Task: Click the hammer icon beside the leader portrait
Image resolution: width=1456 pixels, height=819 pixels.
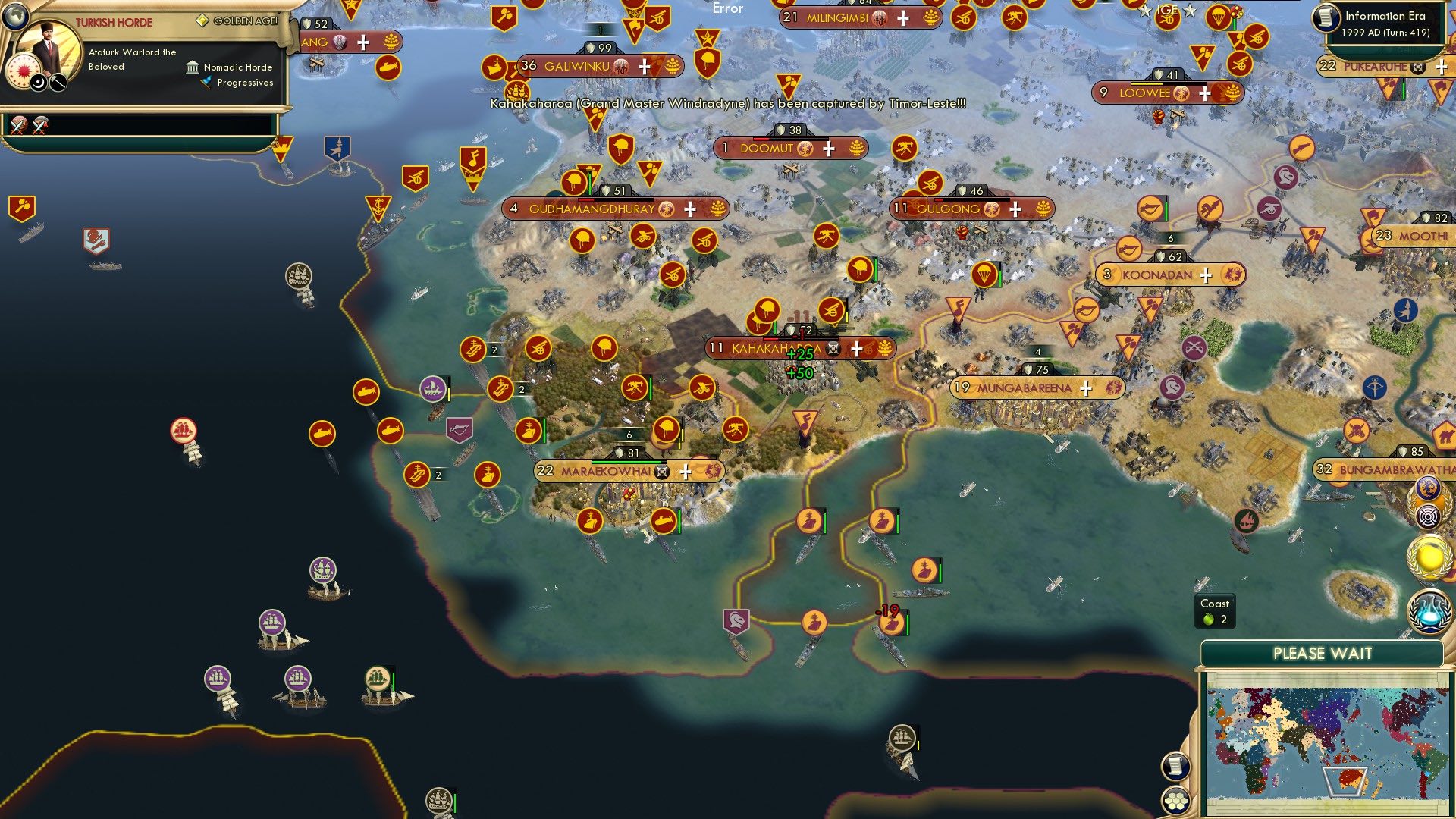Action: (x=57, y=83)
